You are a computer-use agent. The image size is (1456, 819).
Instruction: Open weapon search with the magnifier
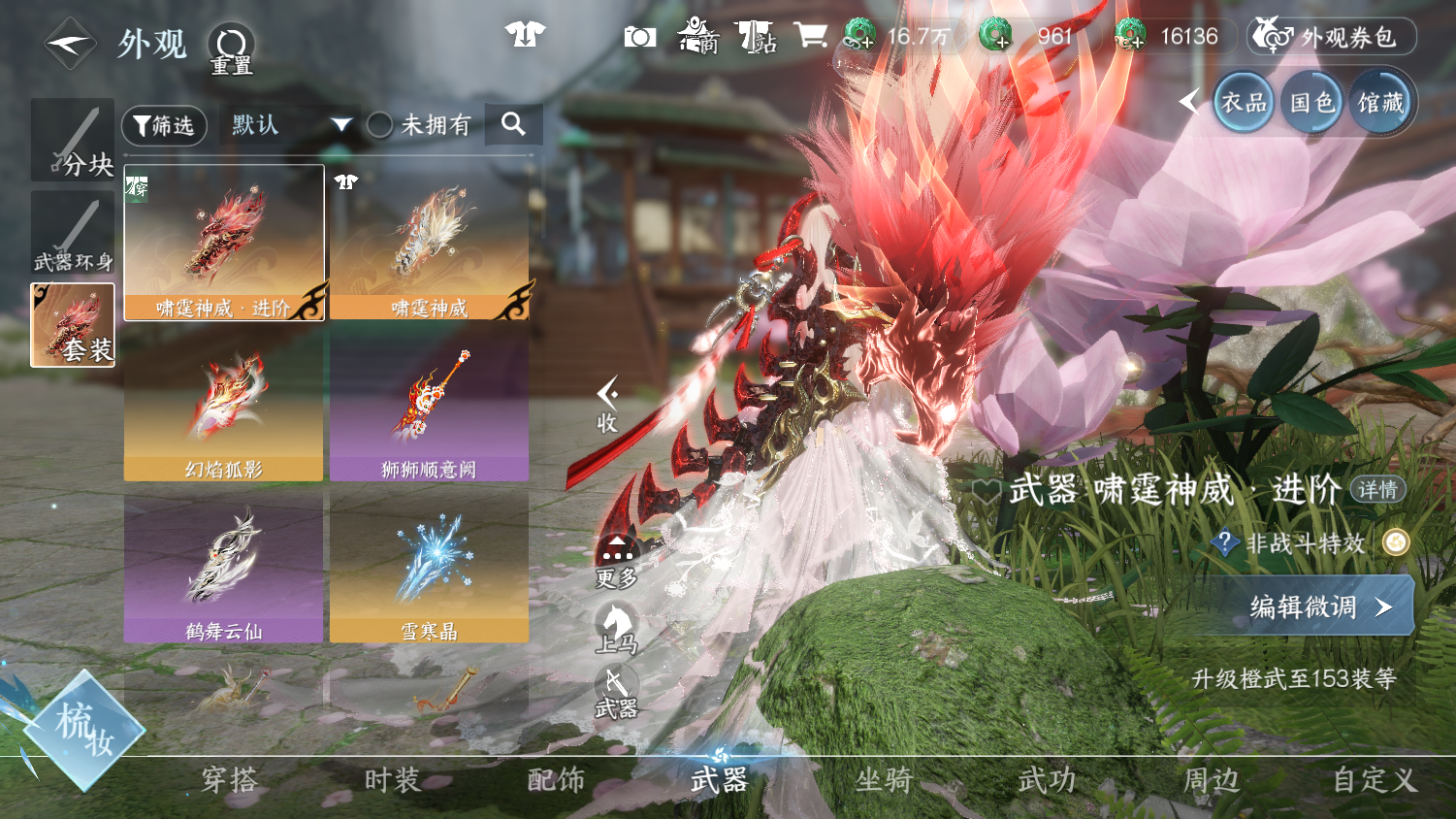(x=513, y=124)
